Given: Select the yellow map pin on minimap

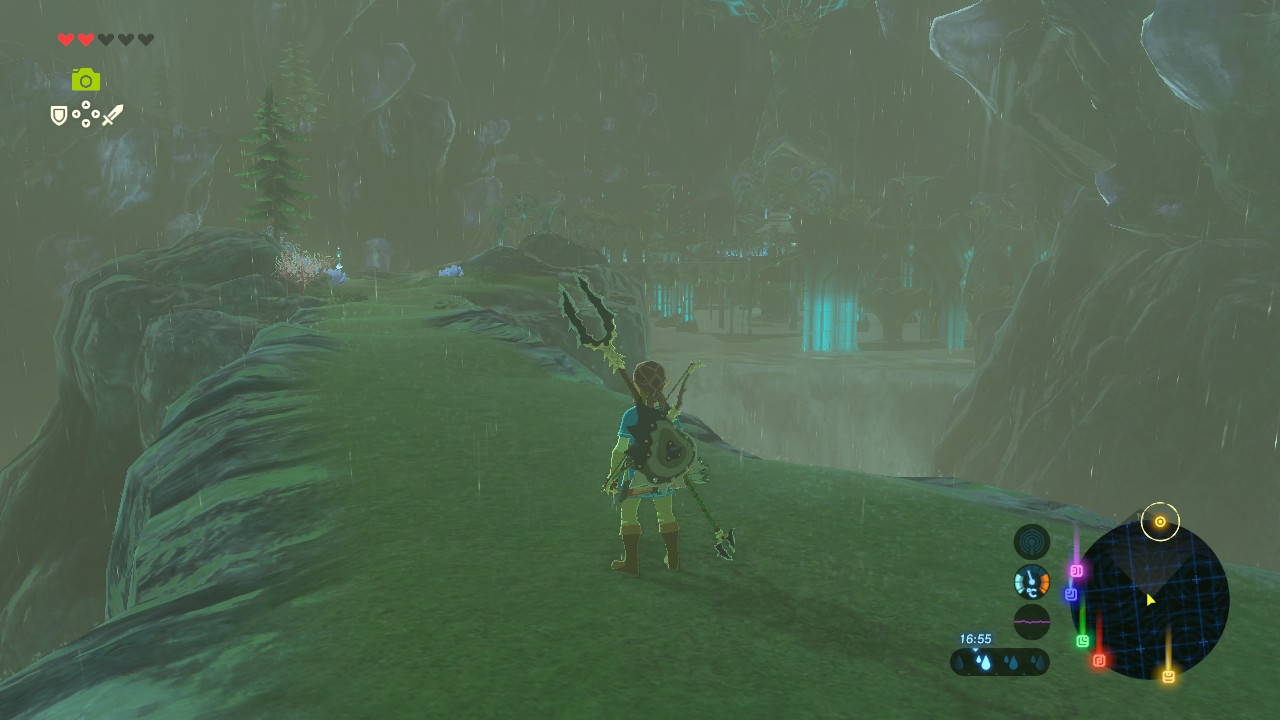Looking at the screenshot, I should (1167, 677).
